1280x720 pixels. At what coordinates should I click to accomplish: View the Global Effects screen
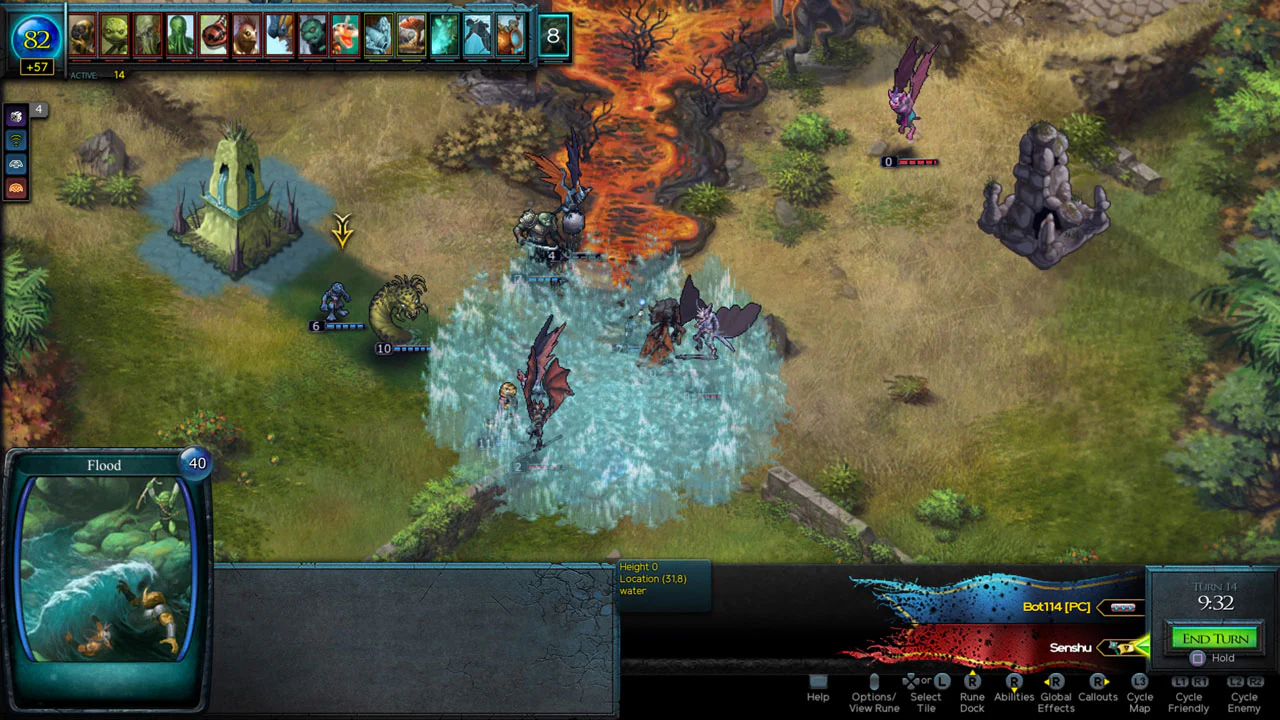[1056, 697]
